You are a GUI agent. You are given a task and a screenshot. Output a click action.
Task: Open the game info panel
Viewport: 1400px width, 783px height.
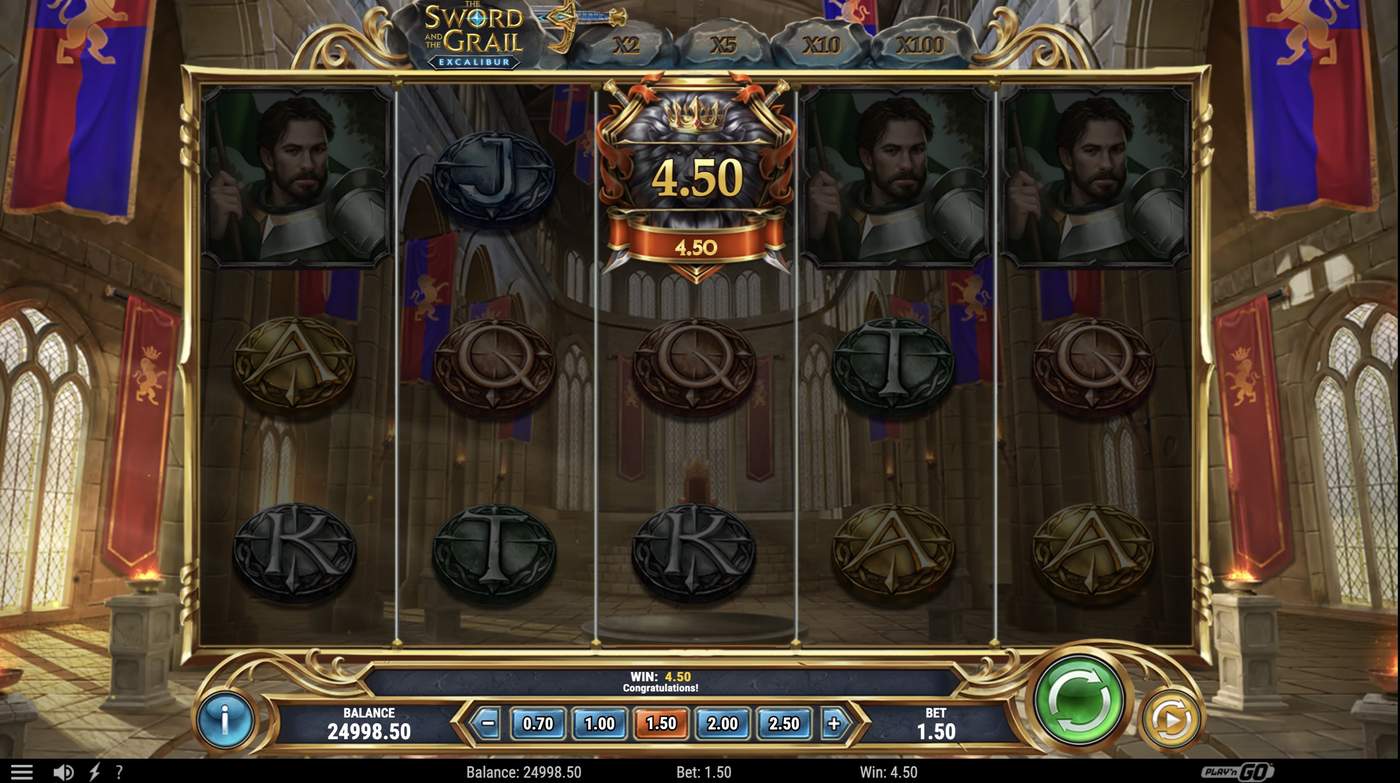pos(225,719)
